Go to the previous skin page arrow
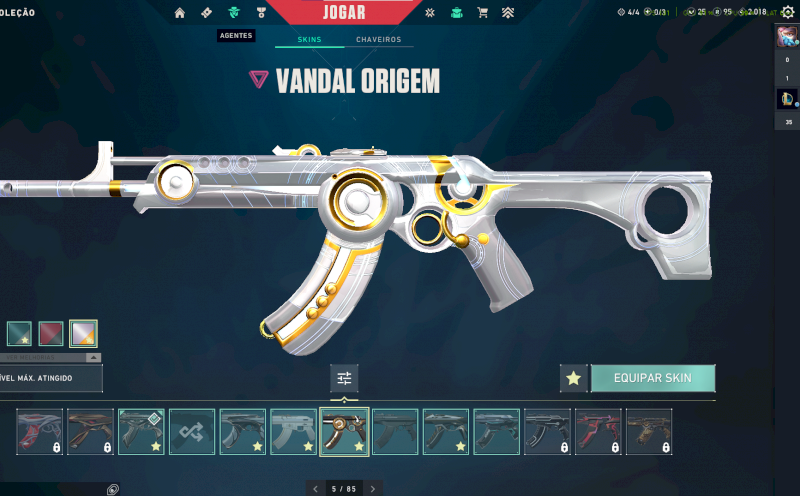The height and width of the screenshot is (496, 800). click(x=316, y=489)
